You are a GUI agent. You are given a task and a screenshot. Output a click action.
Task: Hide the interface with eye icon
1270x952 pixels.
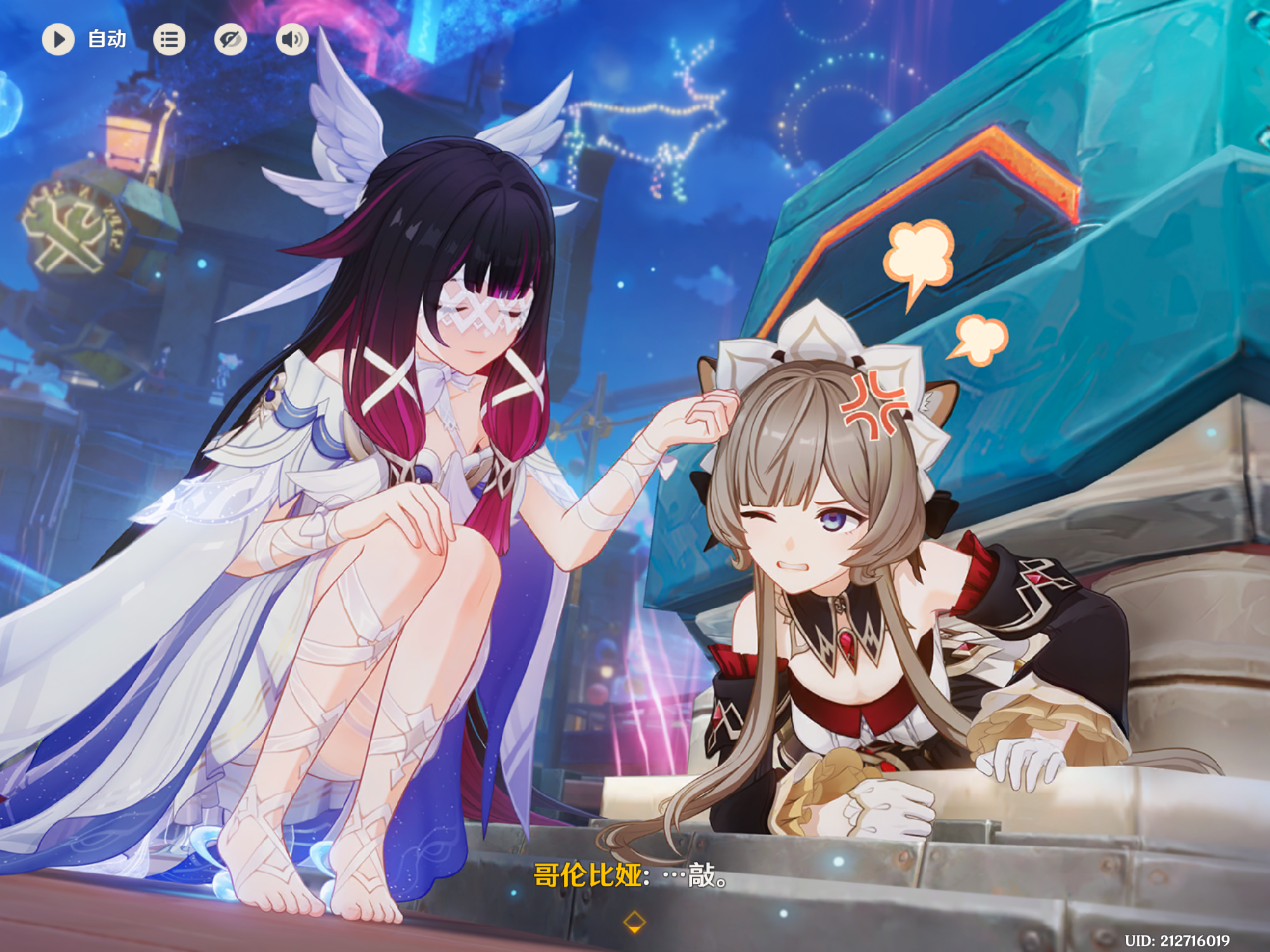pyautogui.click(x=230, y=39)
